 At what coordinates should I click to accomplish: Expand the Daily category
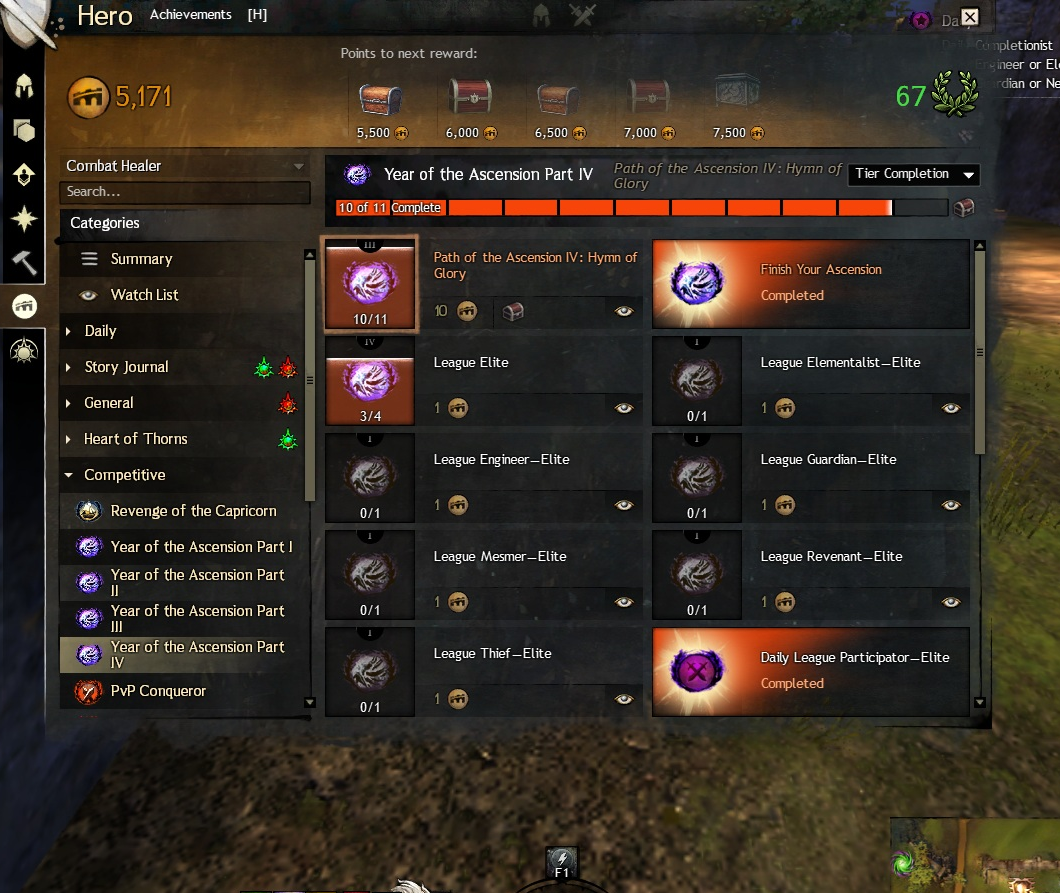(x=100, y=331)
